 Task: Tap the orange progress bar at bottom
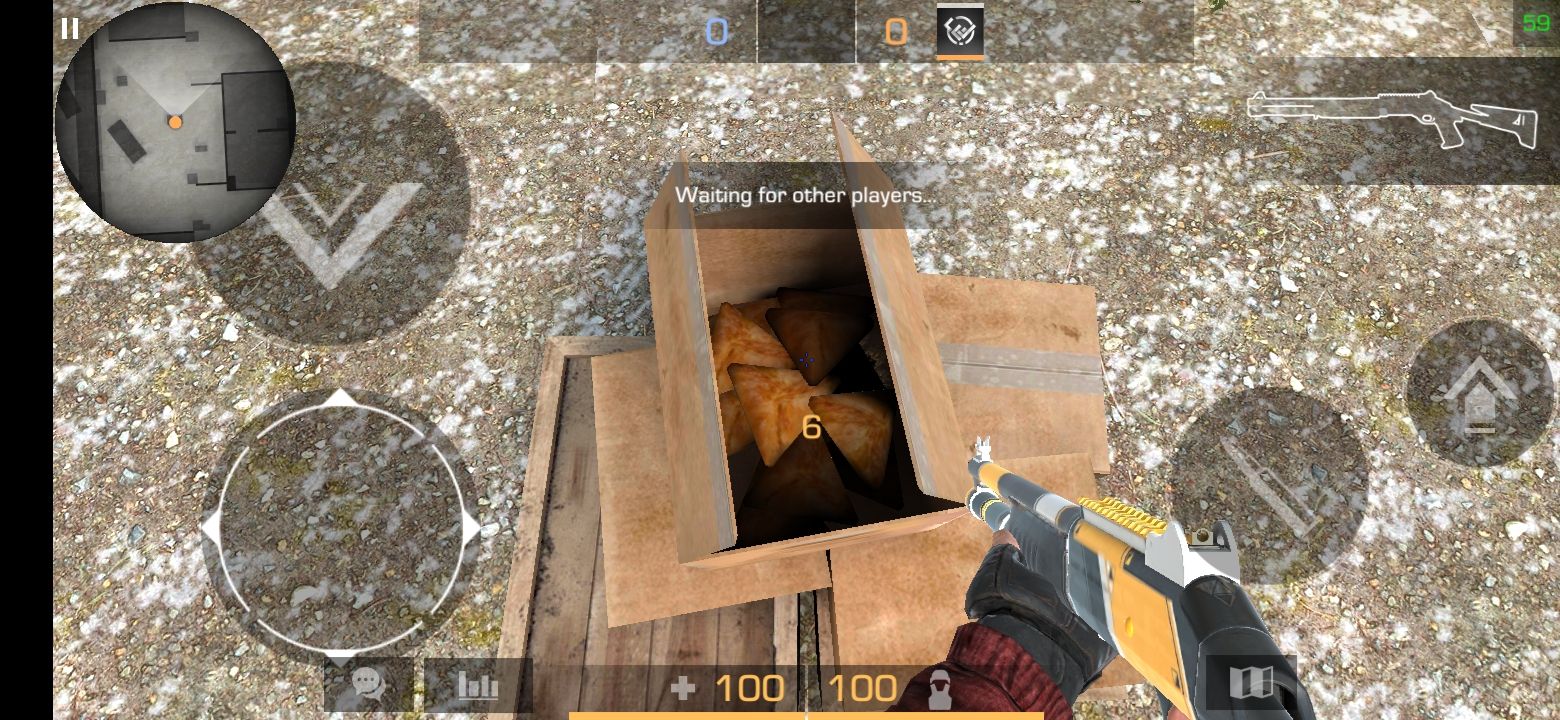[806, 714]
